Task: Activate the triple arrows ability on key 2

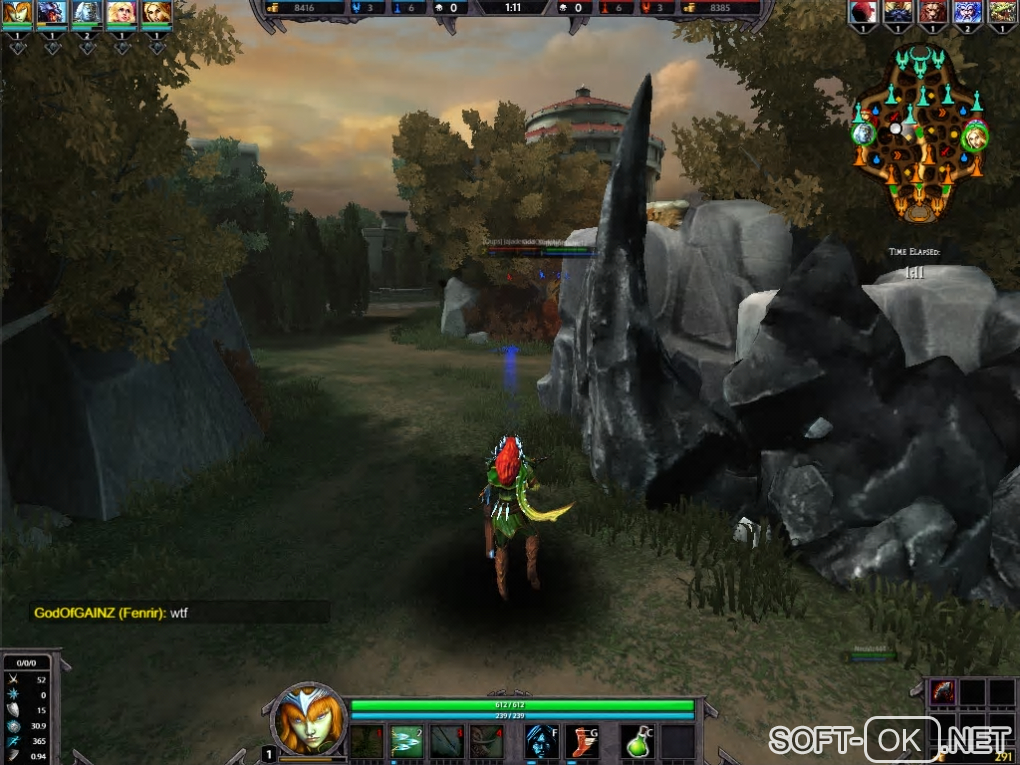Action: pos(406,741)
